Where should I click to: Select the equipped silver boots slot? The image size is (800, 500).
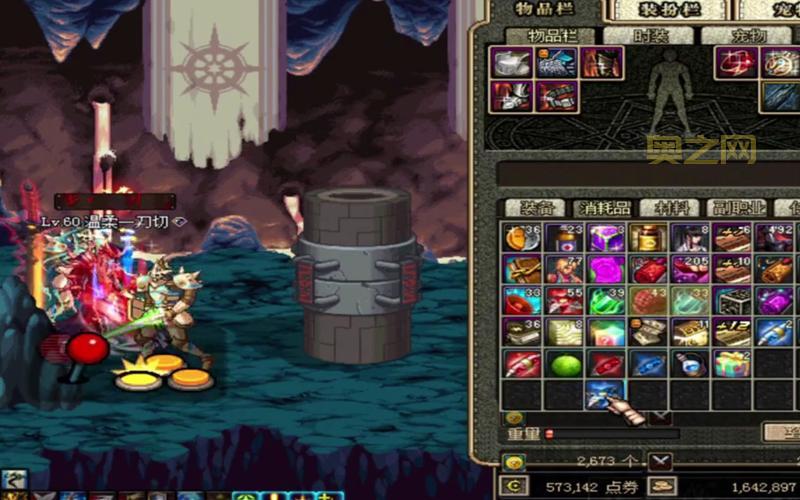coord(508,97)
